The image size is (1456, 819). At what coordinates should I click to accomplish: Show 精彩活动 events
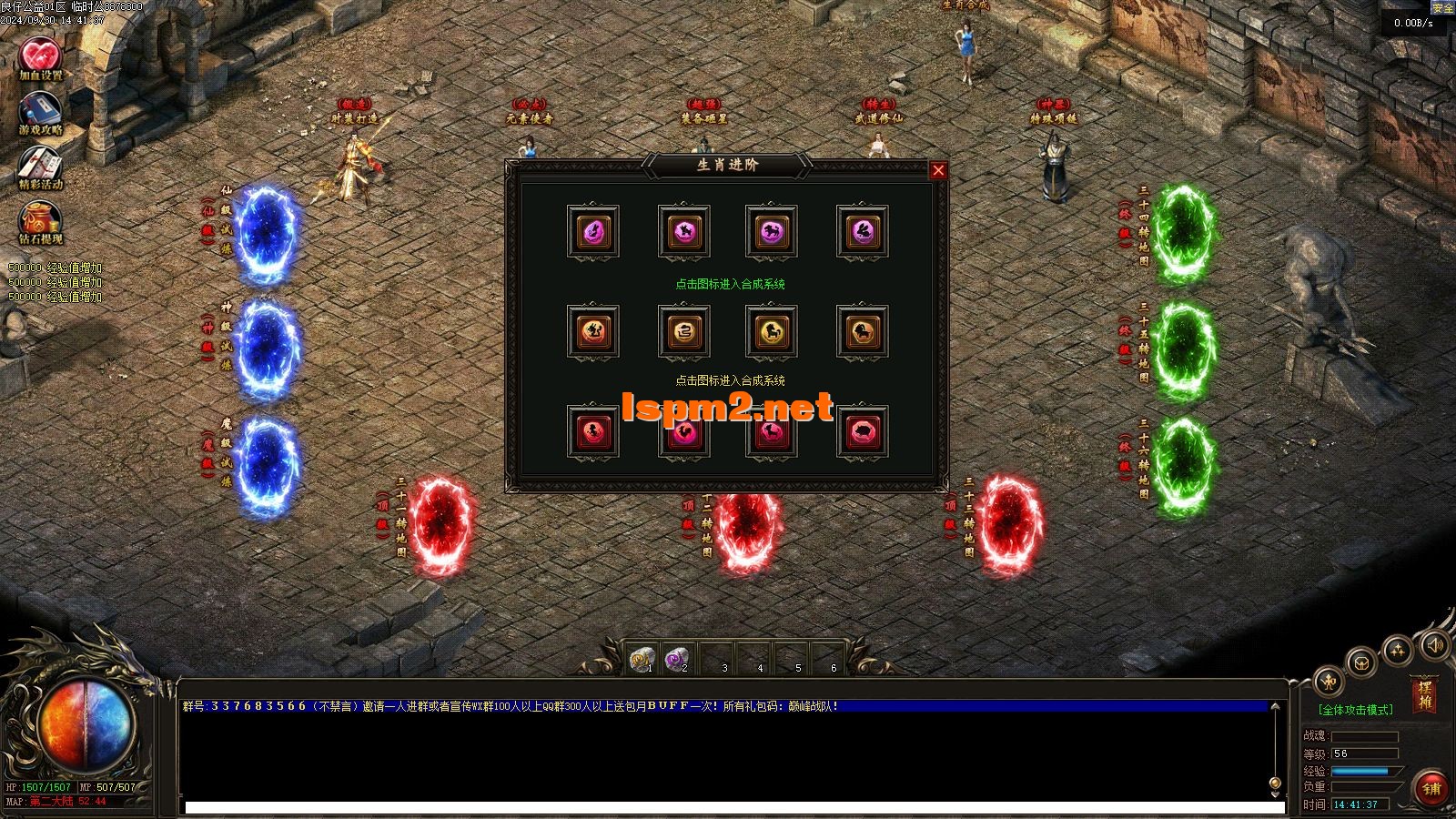point(41,167)
